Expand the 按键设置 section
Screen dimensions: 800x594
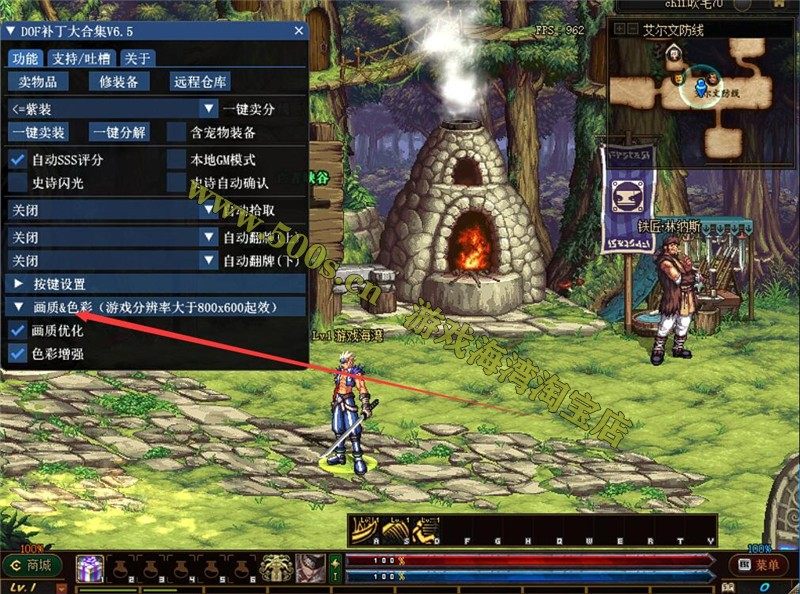[18, 284]
